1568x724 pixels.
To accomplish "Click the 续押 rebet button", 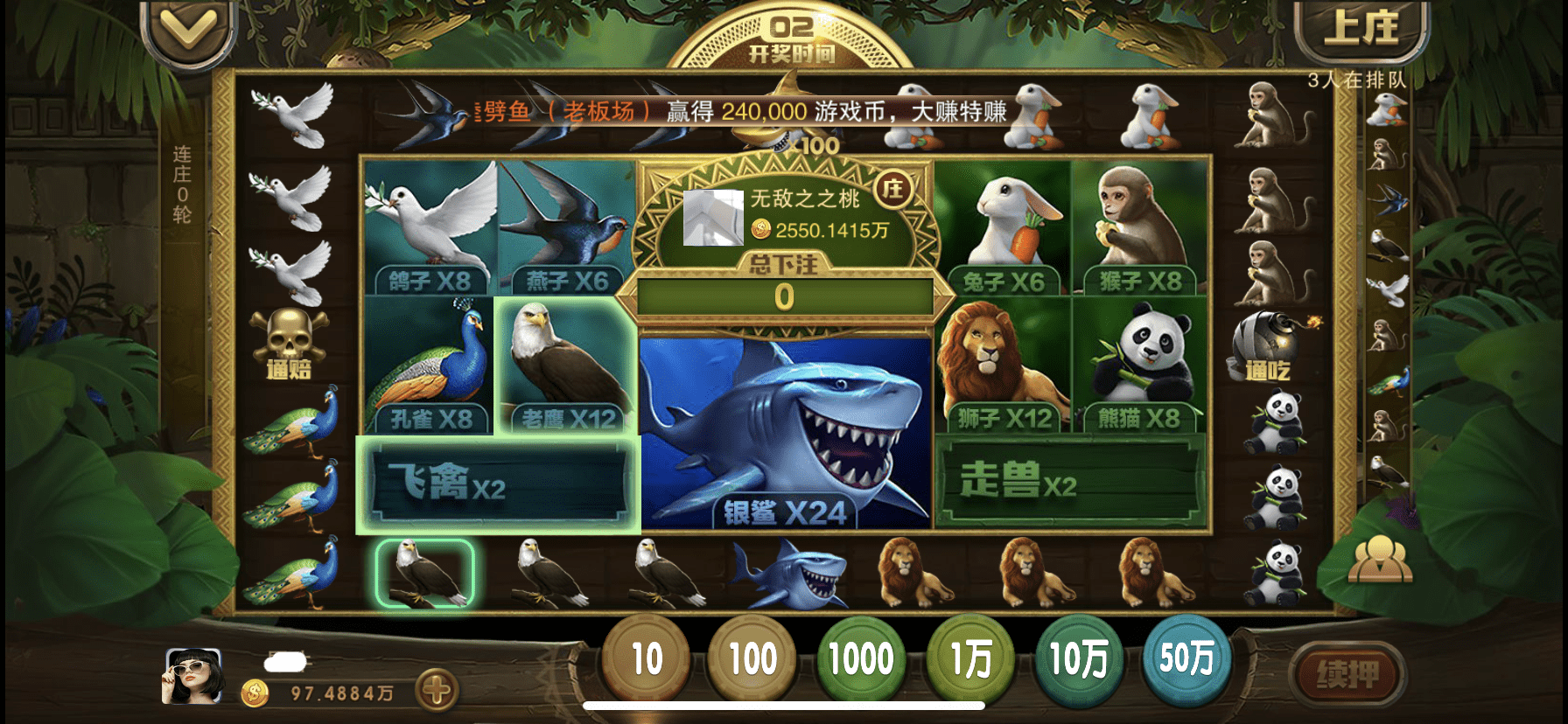I will (1347, 675).
